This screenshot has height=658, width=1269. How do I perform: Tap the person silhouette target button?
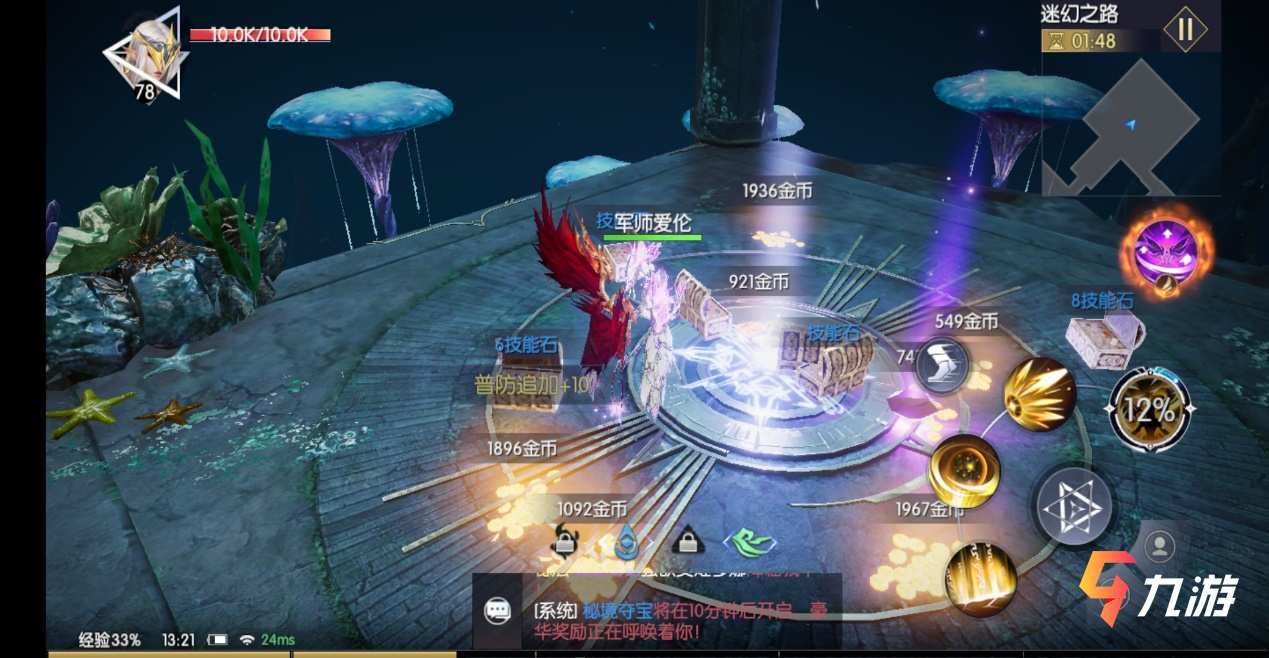point(1160,546)
